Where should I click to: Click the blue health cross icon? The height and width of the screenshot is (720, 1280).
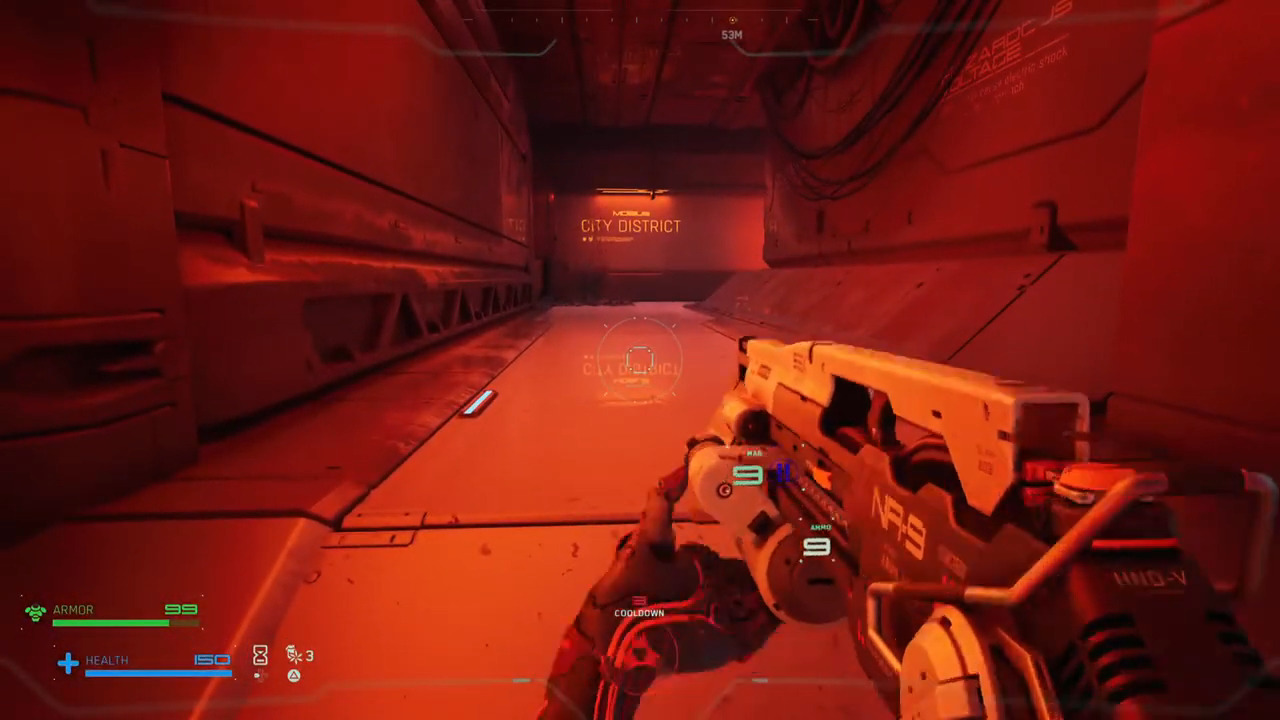pos(68,662)
